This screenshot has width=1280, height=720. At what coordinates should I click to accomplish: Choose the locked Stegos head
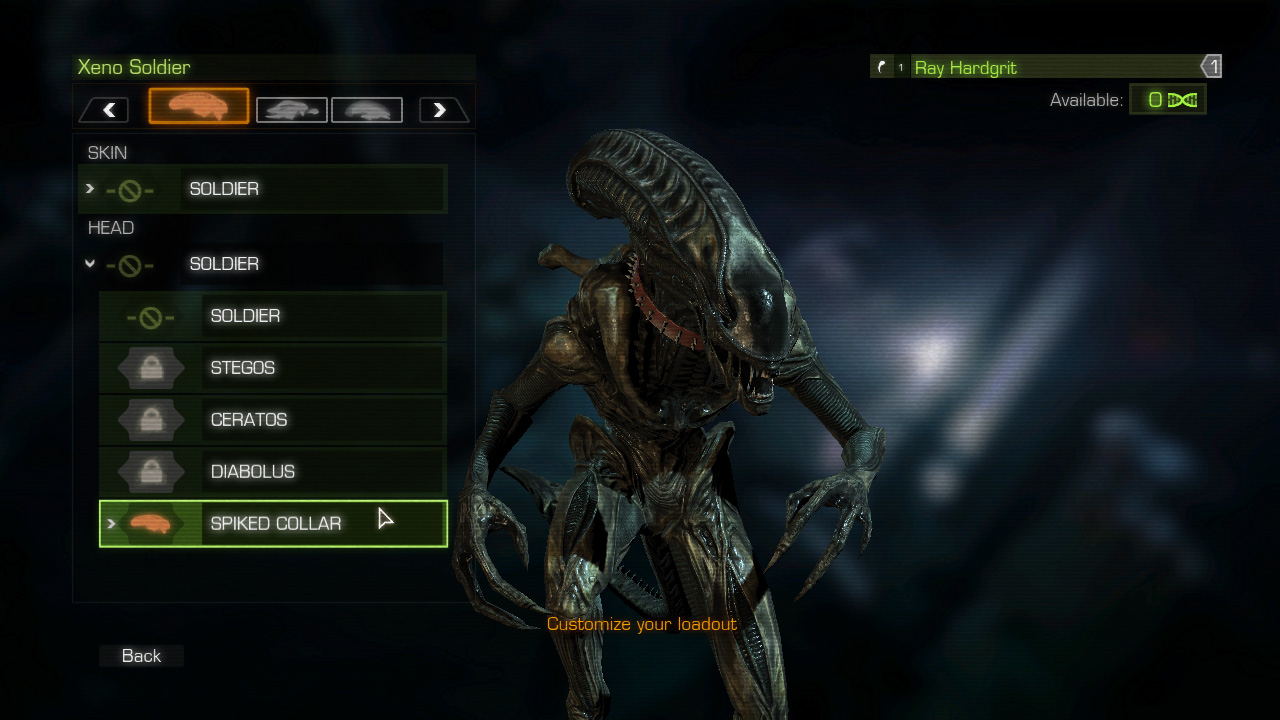[x=273, y=368]
